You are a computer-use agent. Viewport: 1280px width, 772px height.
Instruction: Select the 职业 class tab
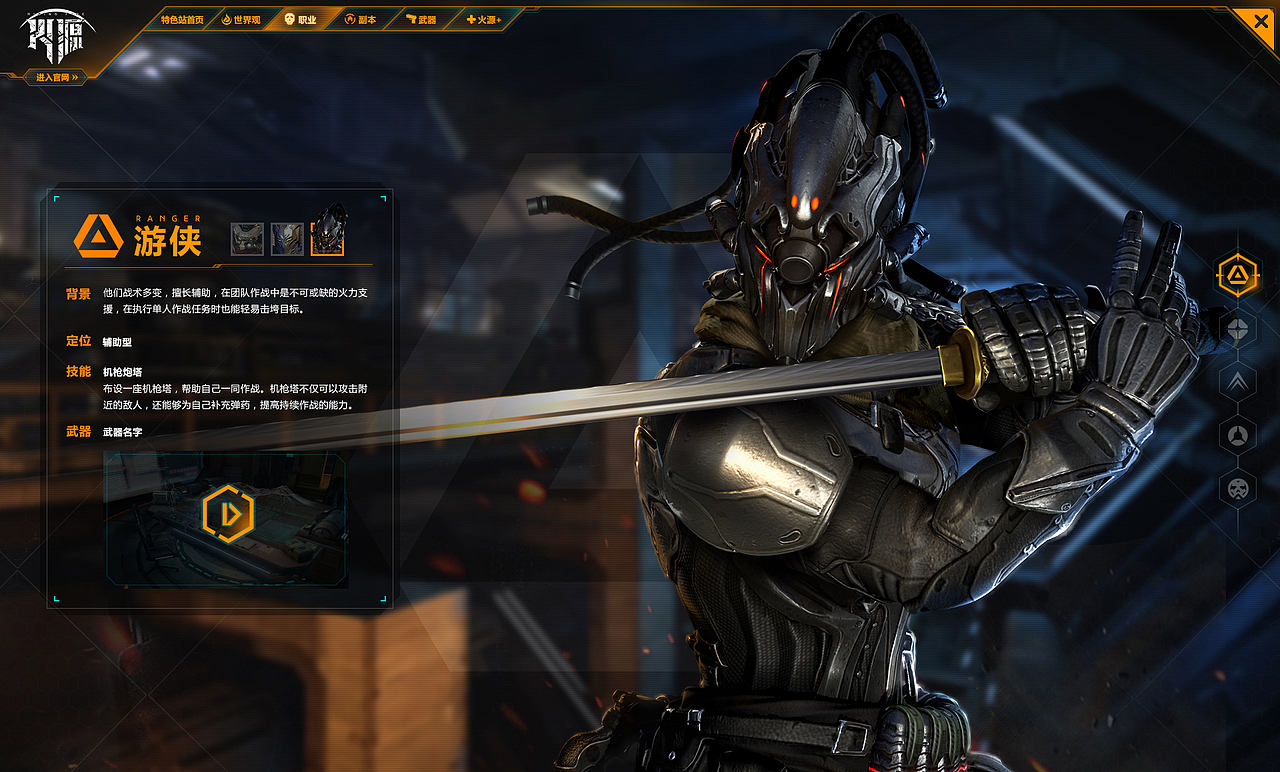pyautogui.click(x=301, y=20)
